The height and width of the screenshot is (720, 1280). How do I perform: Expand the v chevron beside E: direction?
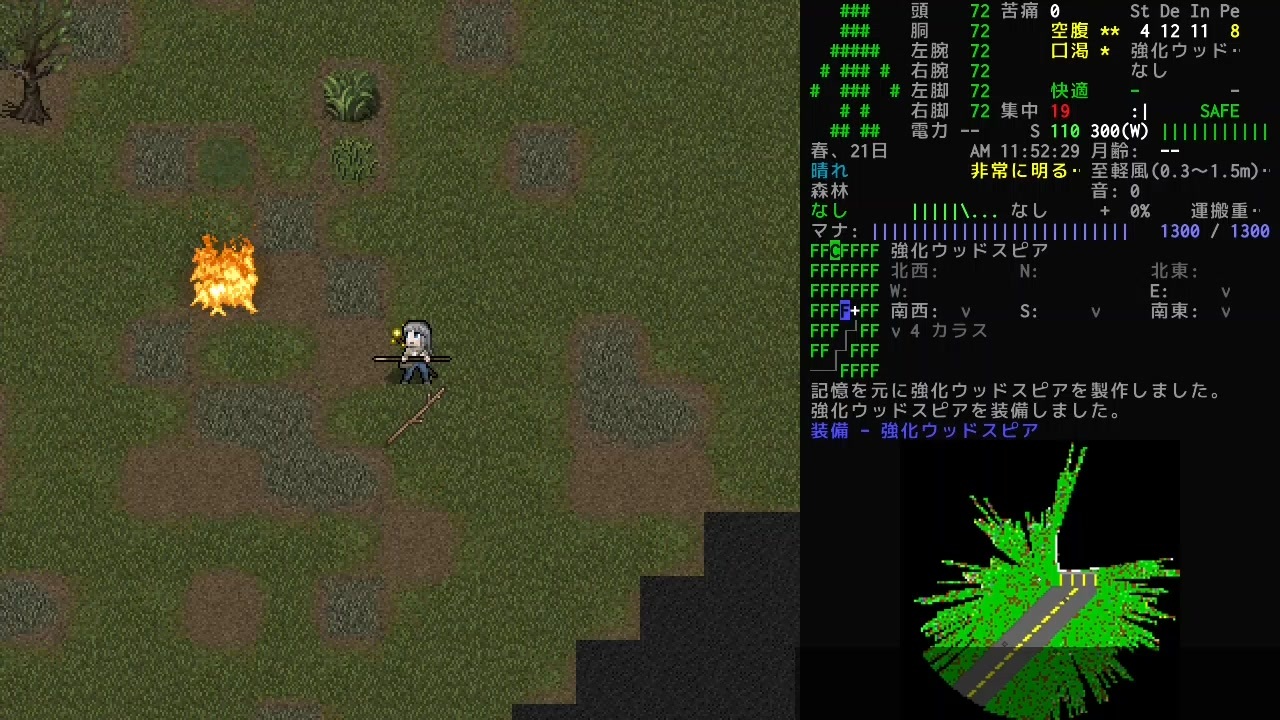tap(1225, 291)
